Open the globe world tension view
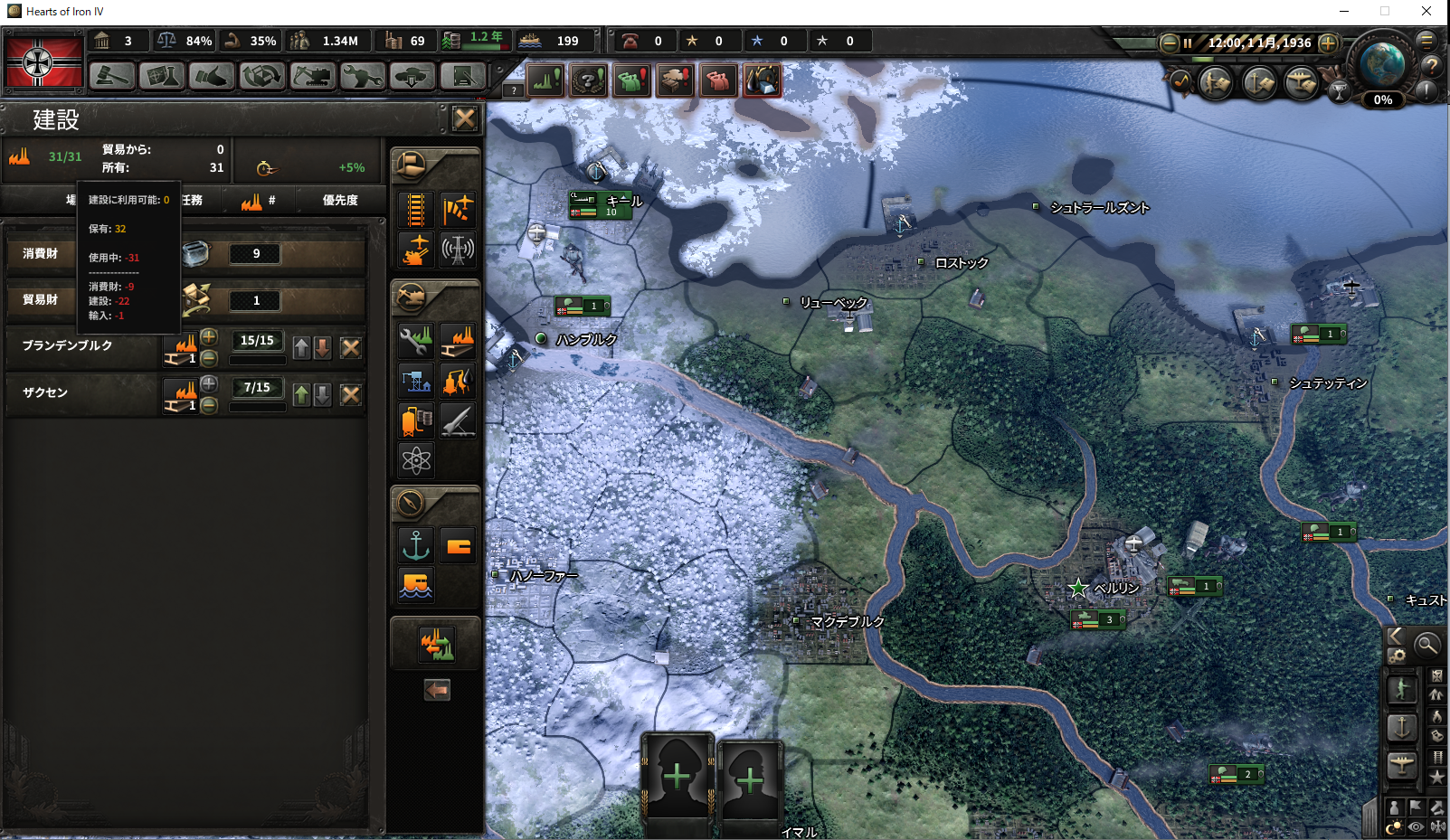 coord(1381,65)
